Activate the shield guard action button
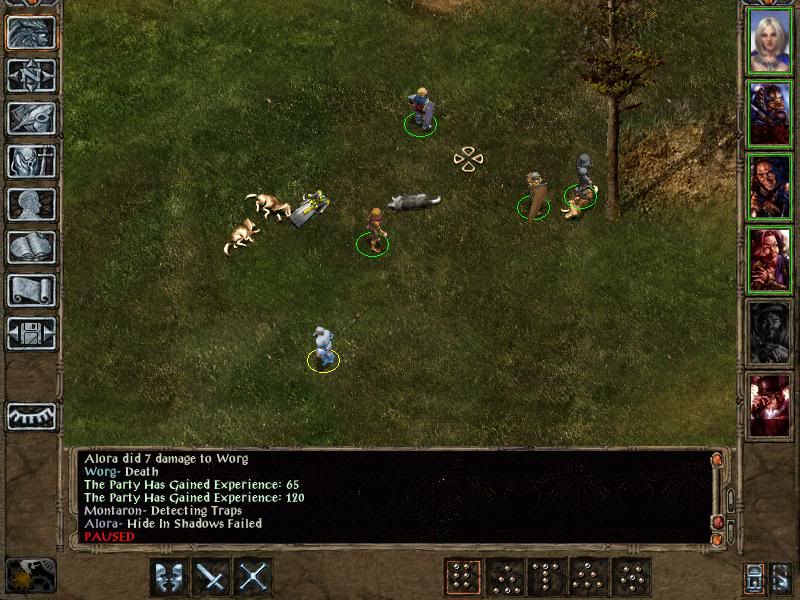 tap(168, 577)
